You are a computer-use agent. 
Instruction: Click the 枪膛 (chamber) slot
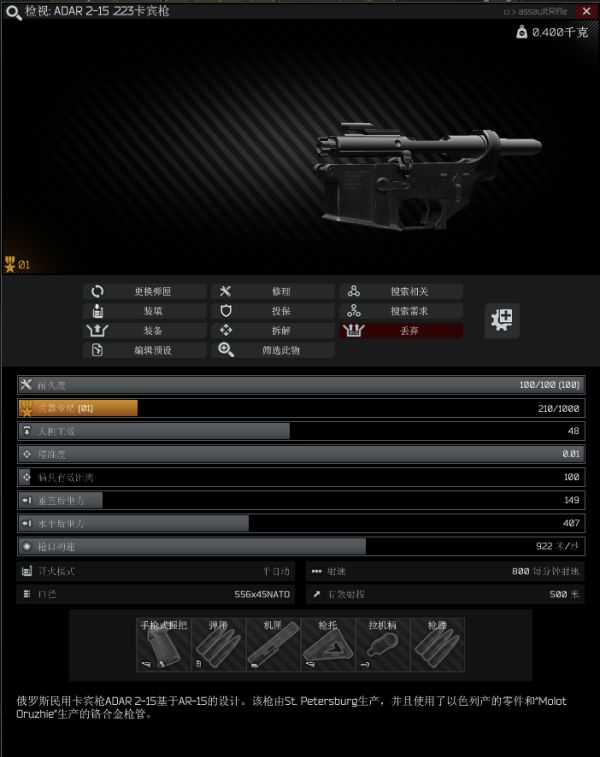click(437, 645)
